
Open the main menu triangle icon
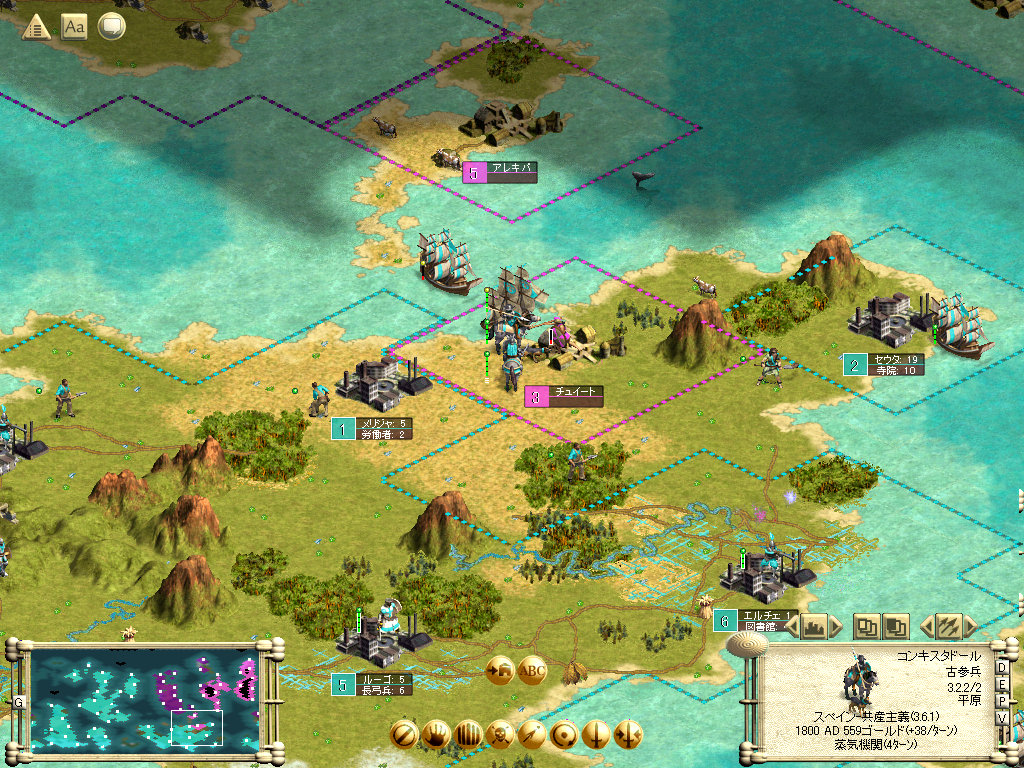point(36,27)
